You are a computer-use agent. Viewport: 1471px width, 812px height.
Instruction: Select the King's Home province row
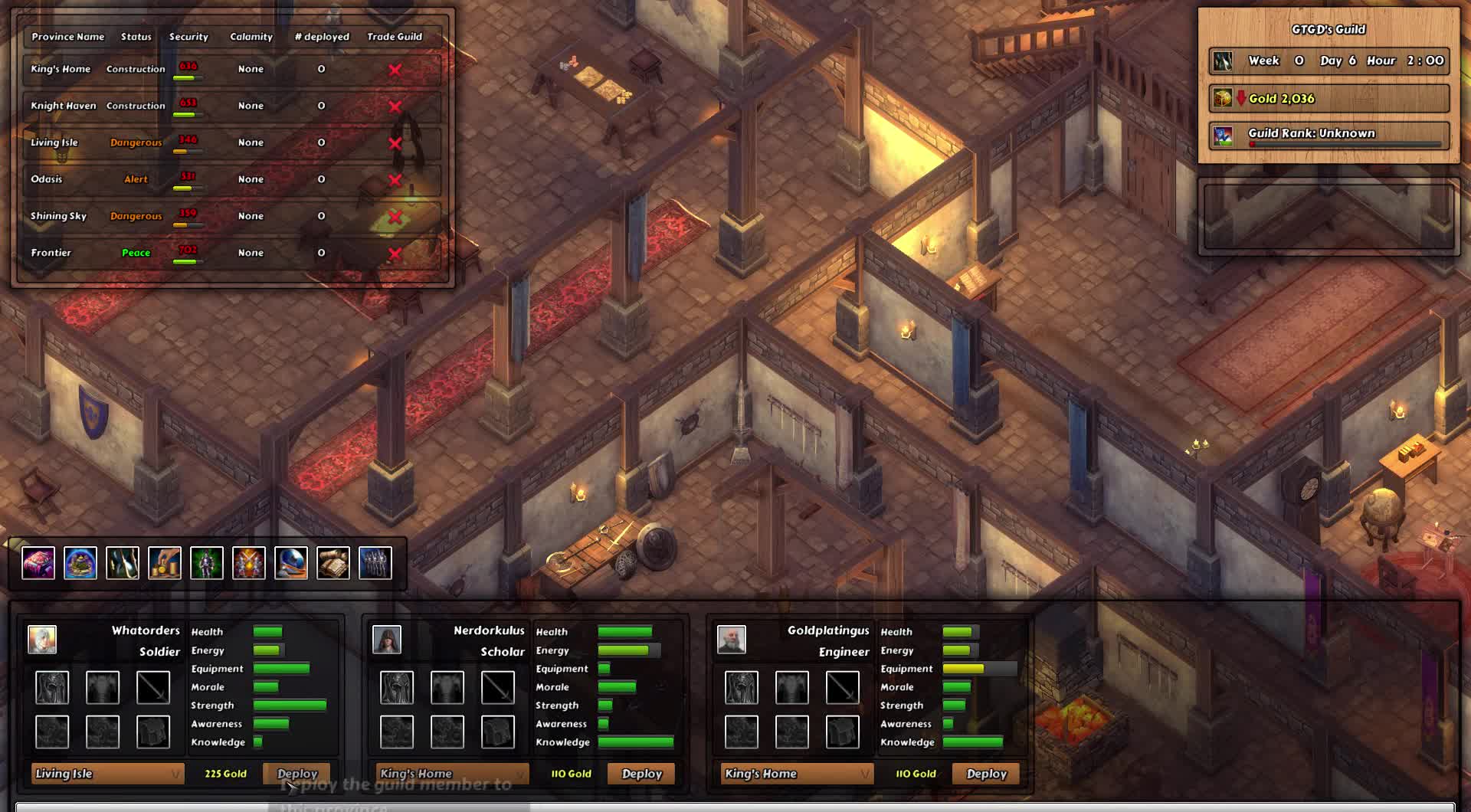pos(61,69)
